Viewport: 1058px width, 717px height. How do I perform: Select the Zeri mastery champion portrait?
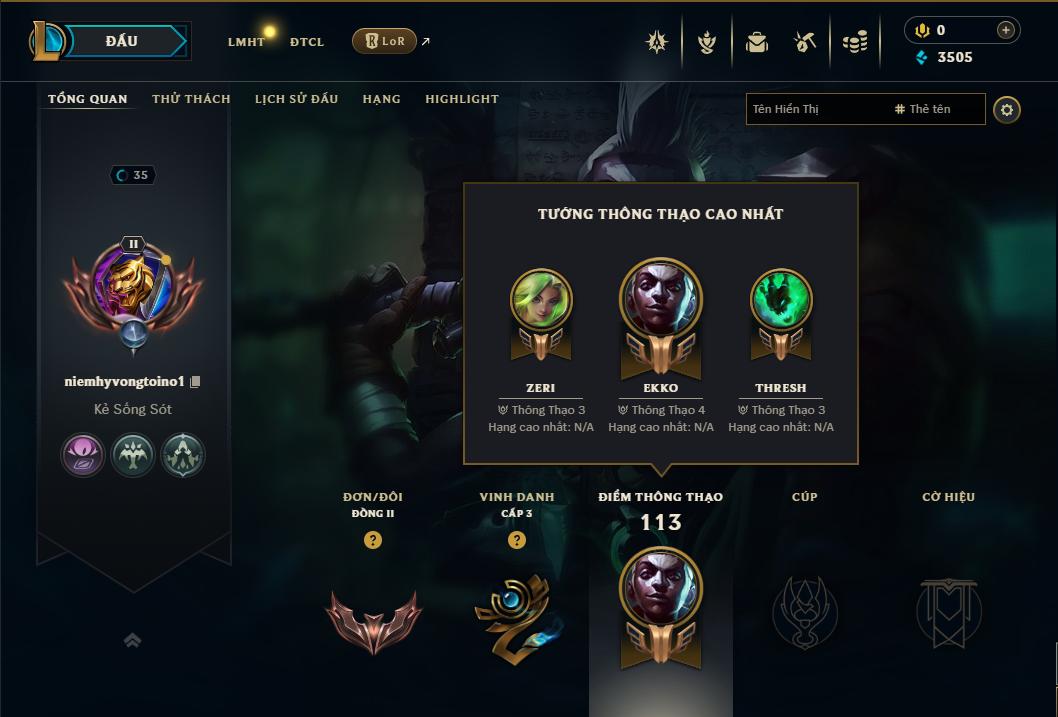[x=541, y=300]
